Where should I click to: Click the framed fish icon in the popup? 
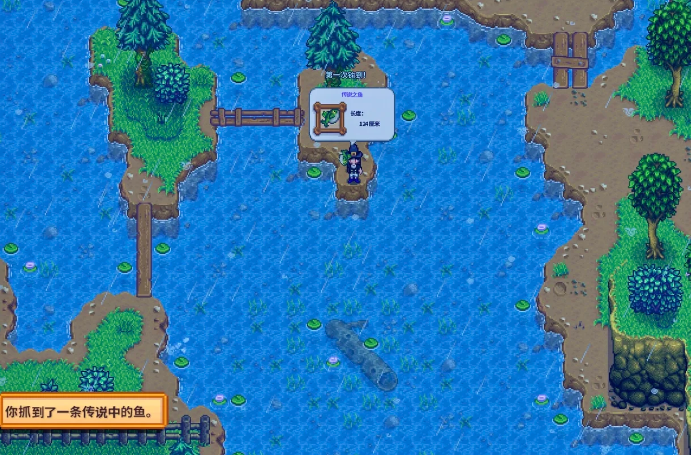(328, 116)
